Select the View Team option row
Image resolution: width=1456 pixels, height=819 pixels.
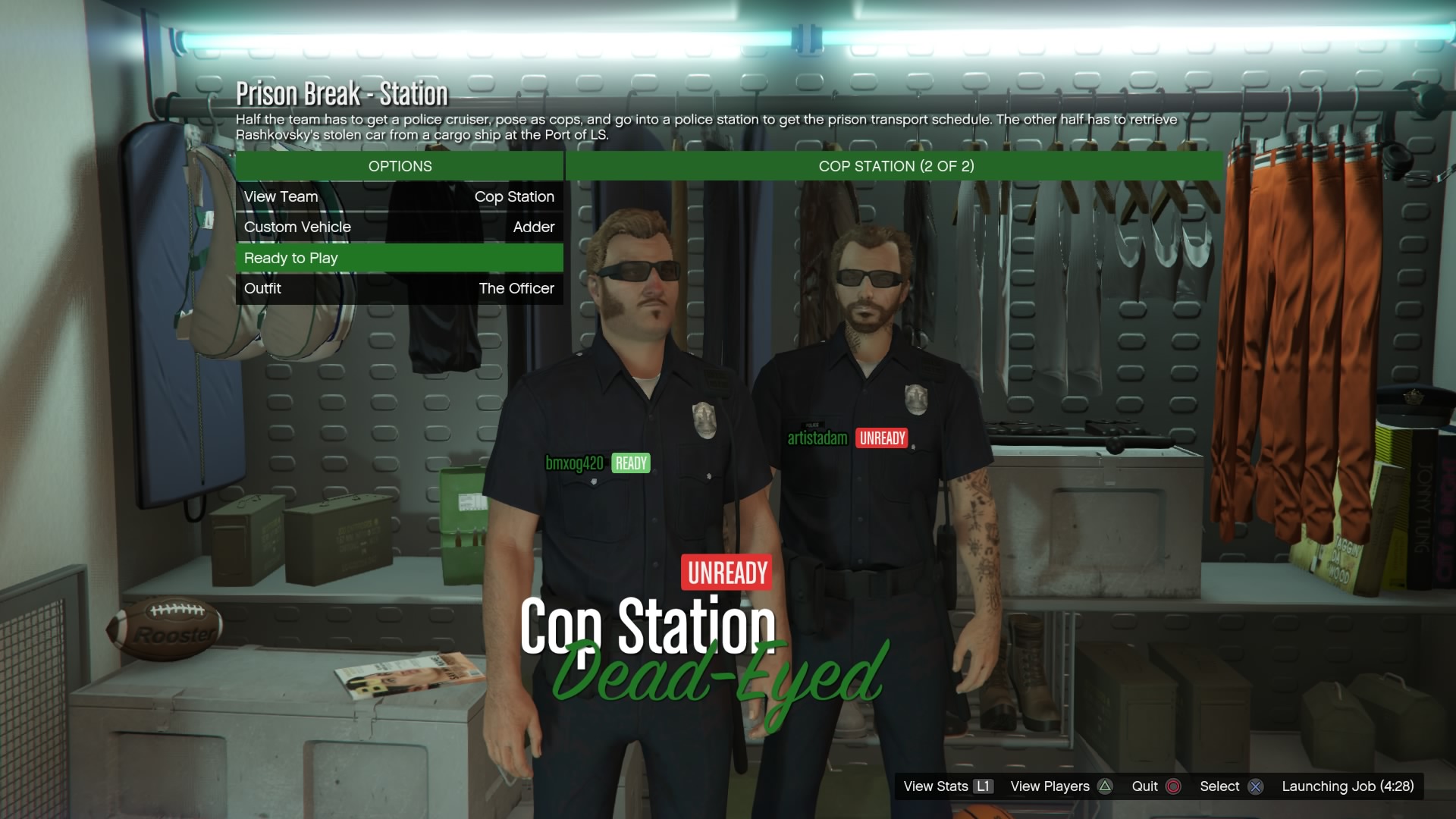[x=399, y=197]
